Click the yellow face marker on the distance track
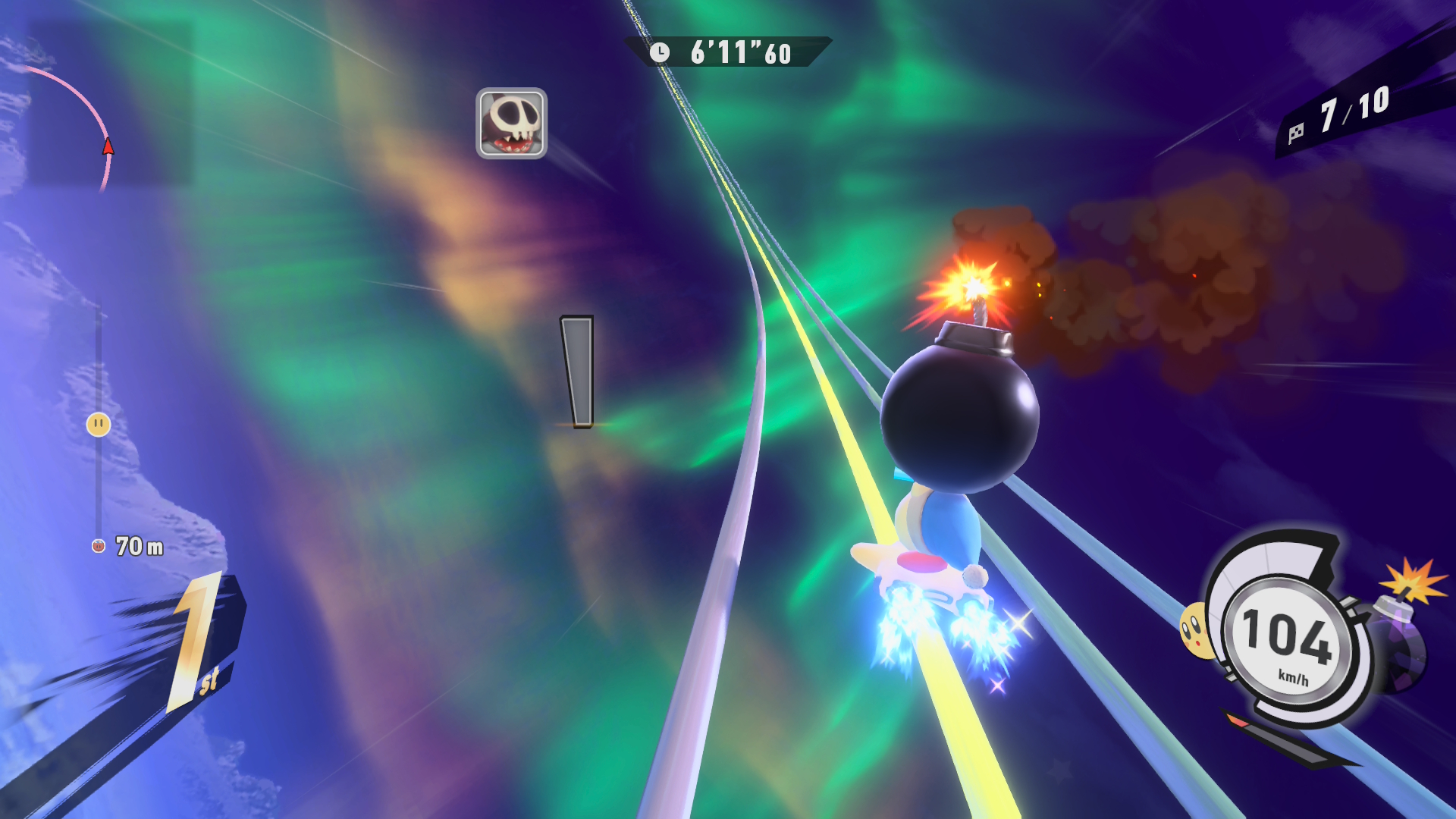 pos(99,425)
